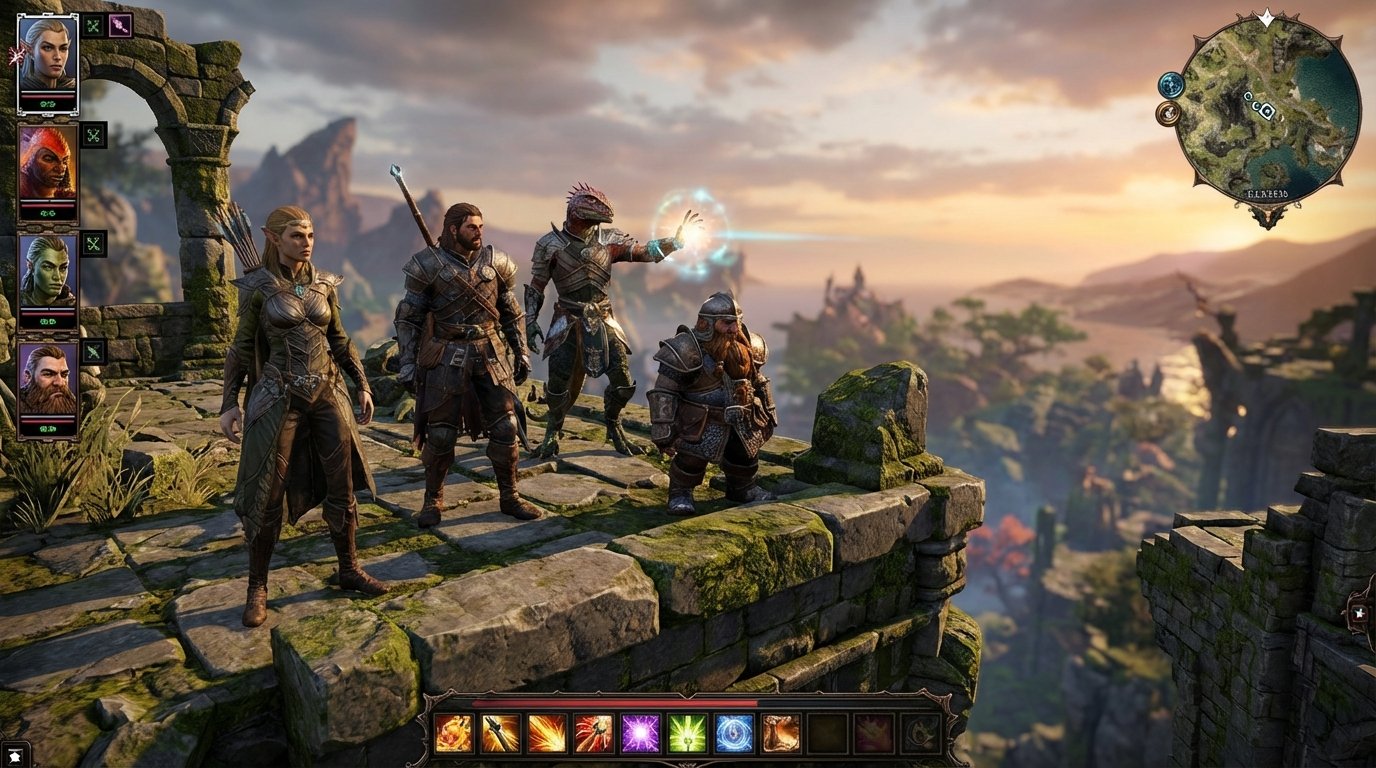This screenshot has height=768, width=1376.
Task: Open the blue waypoint globe beside the minimap
Action: point(1171,86)
